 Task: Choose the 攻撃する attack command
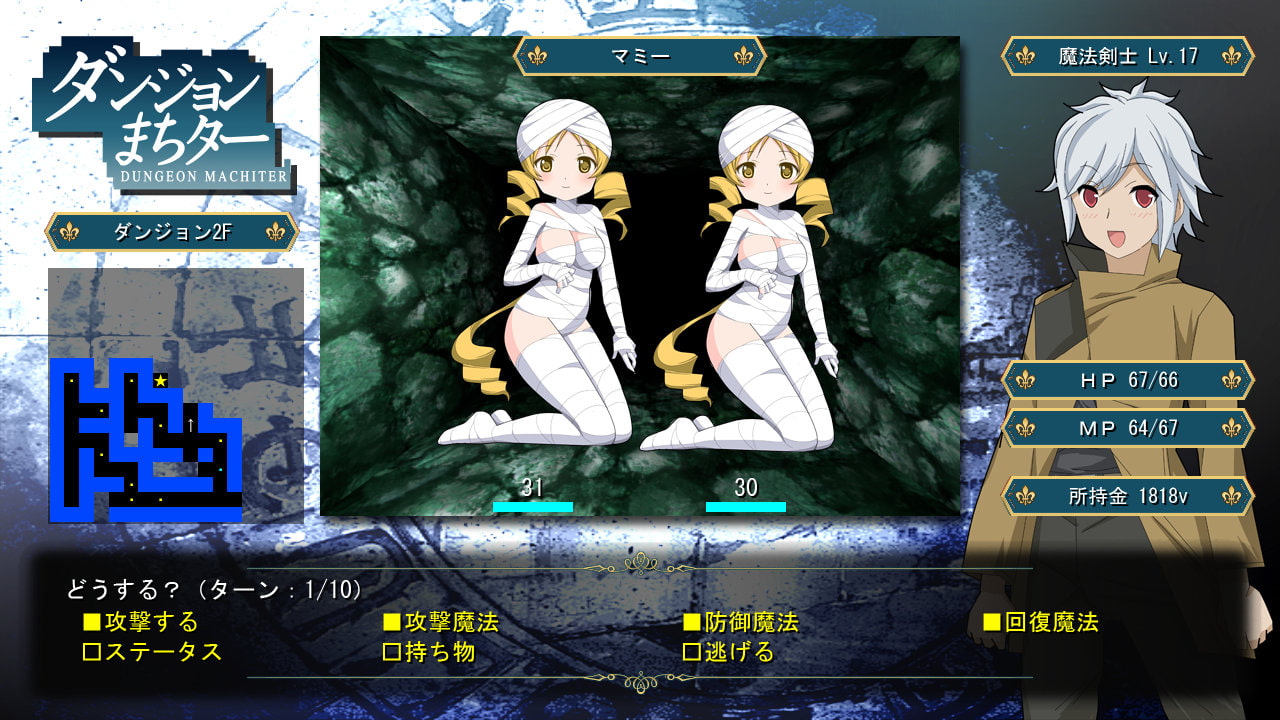click(141, 622)
